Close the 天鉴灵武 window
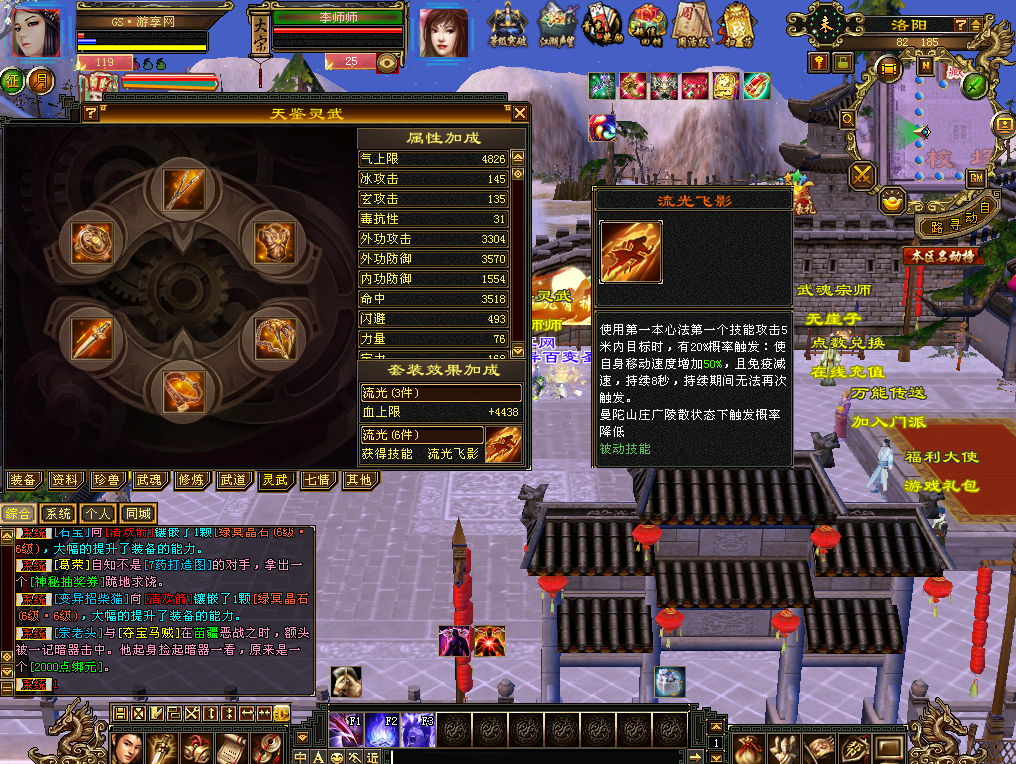 (x=520, y=113)
